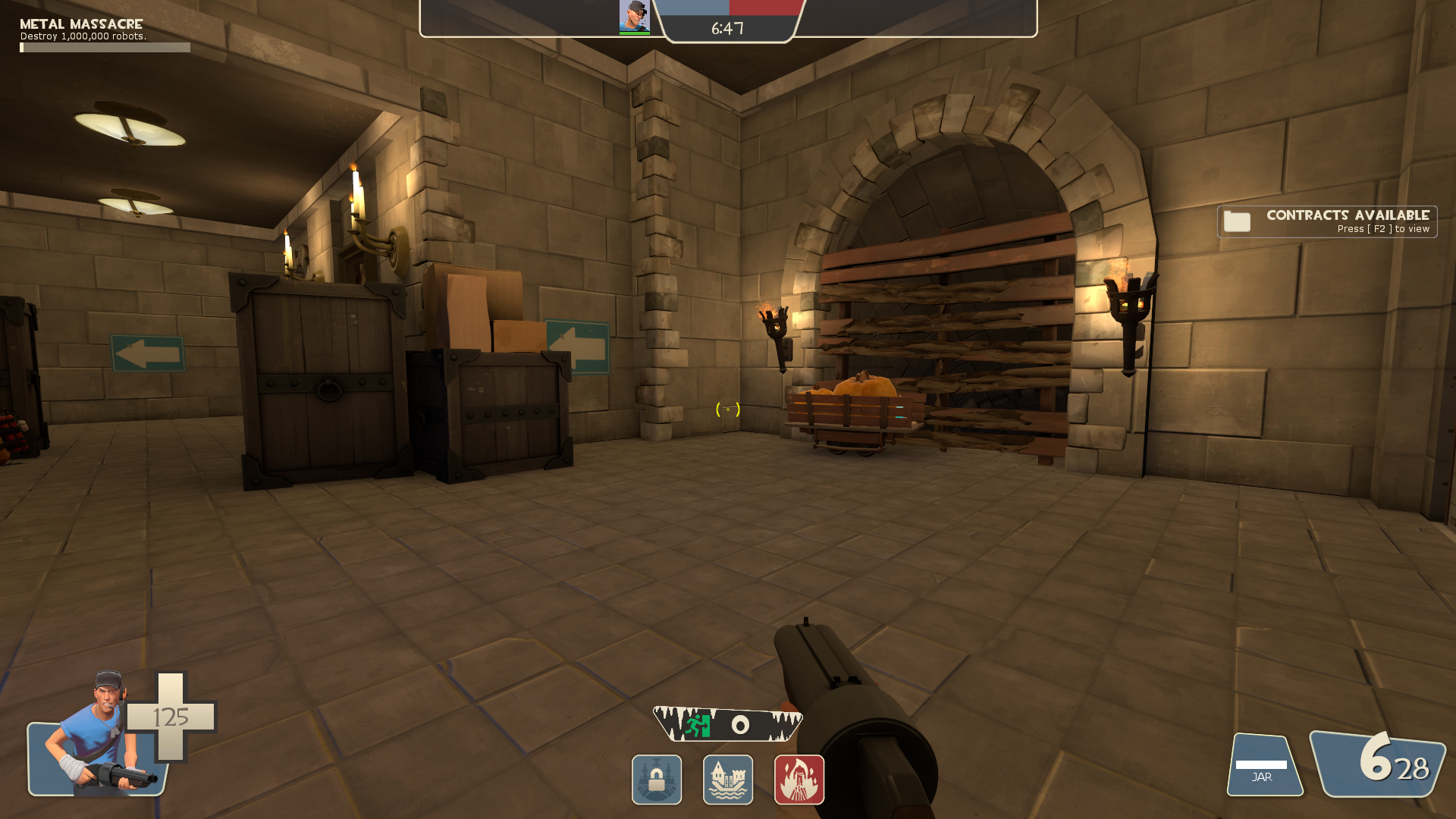Select the locked control point icon
Screen dimensions: 1456x819
point(657,780)
